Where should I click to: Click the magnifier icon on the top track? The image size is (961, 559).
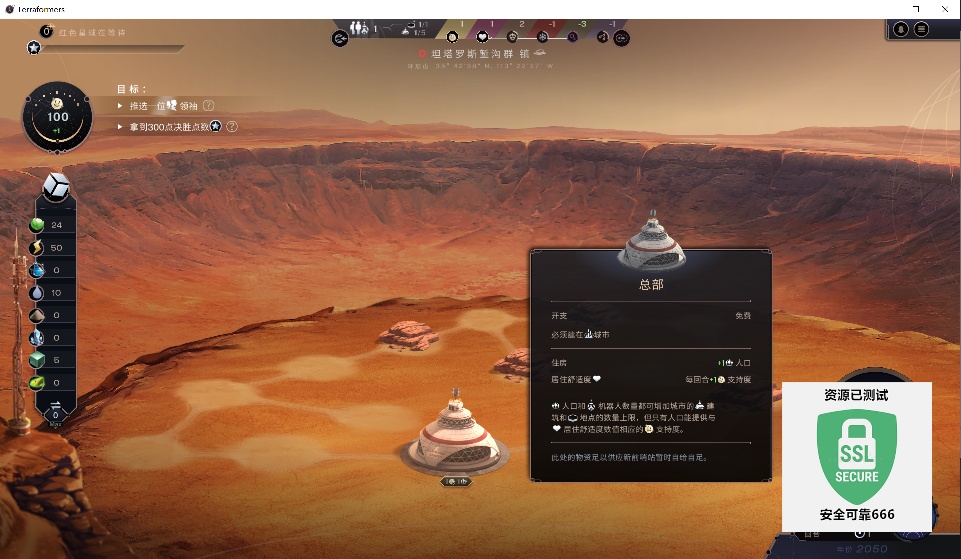coord(573,37)
